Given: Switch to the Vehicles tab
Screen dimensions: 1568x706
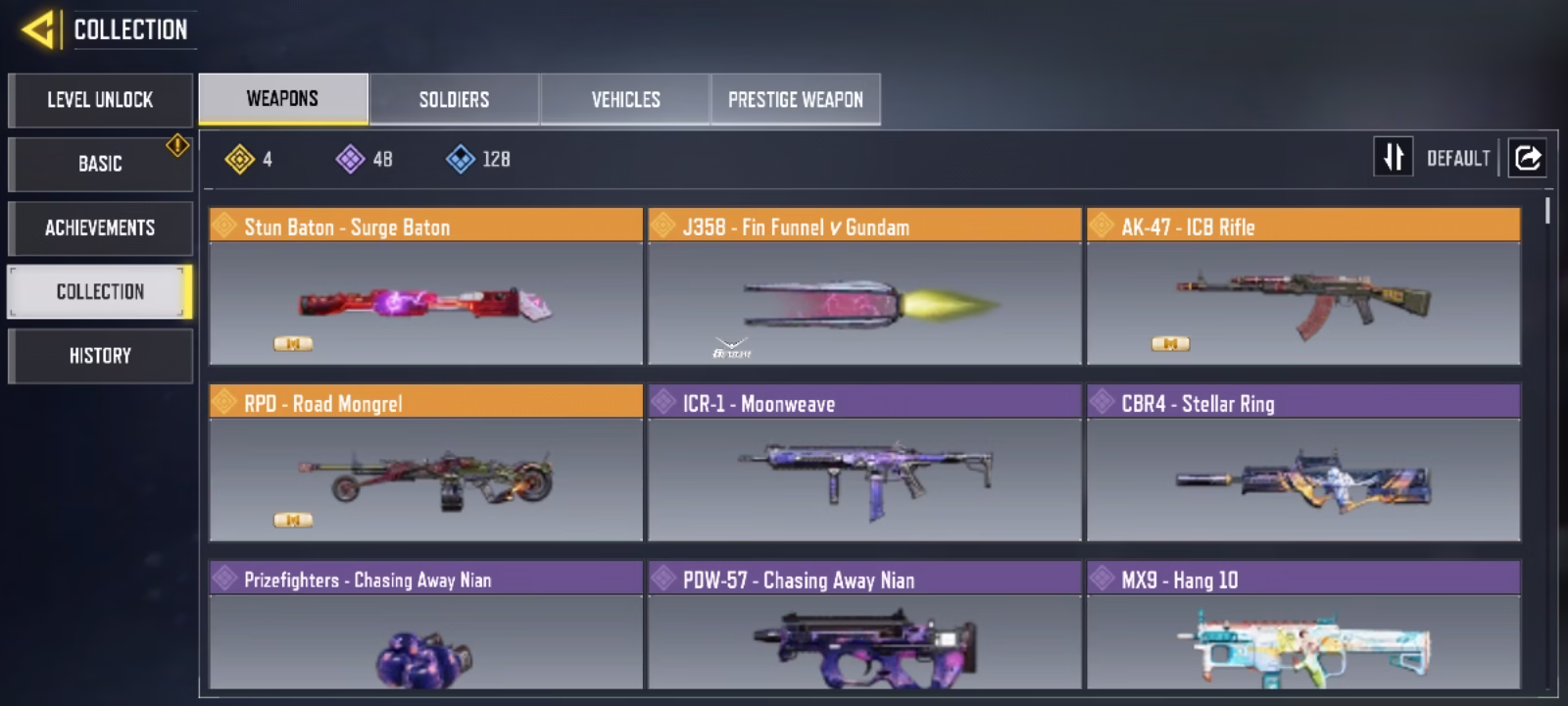Looking at the screenshot, I should click(x=625, y=99).
